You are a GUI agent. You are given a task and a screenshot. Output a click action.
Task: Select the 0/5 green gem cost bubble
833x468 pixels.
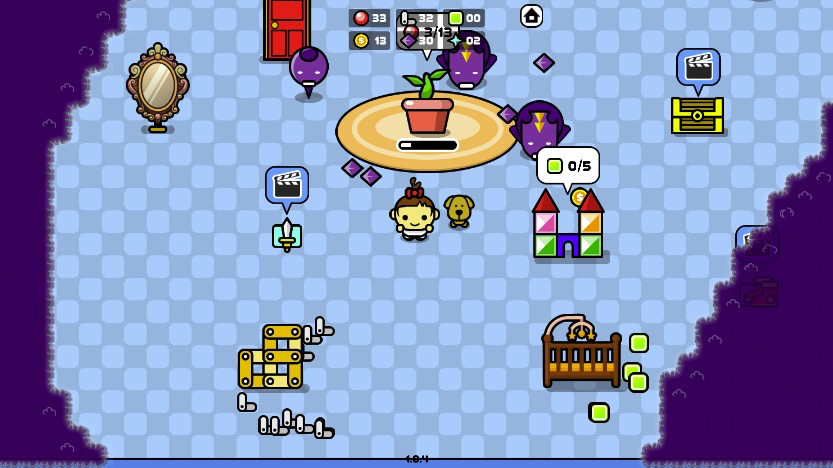pyautogui.click(x=567, y=166)
